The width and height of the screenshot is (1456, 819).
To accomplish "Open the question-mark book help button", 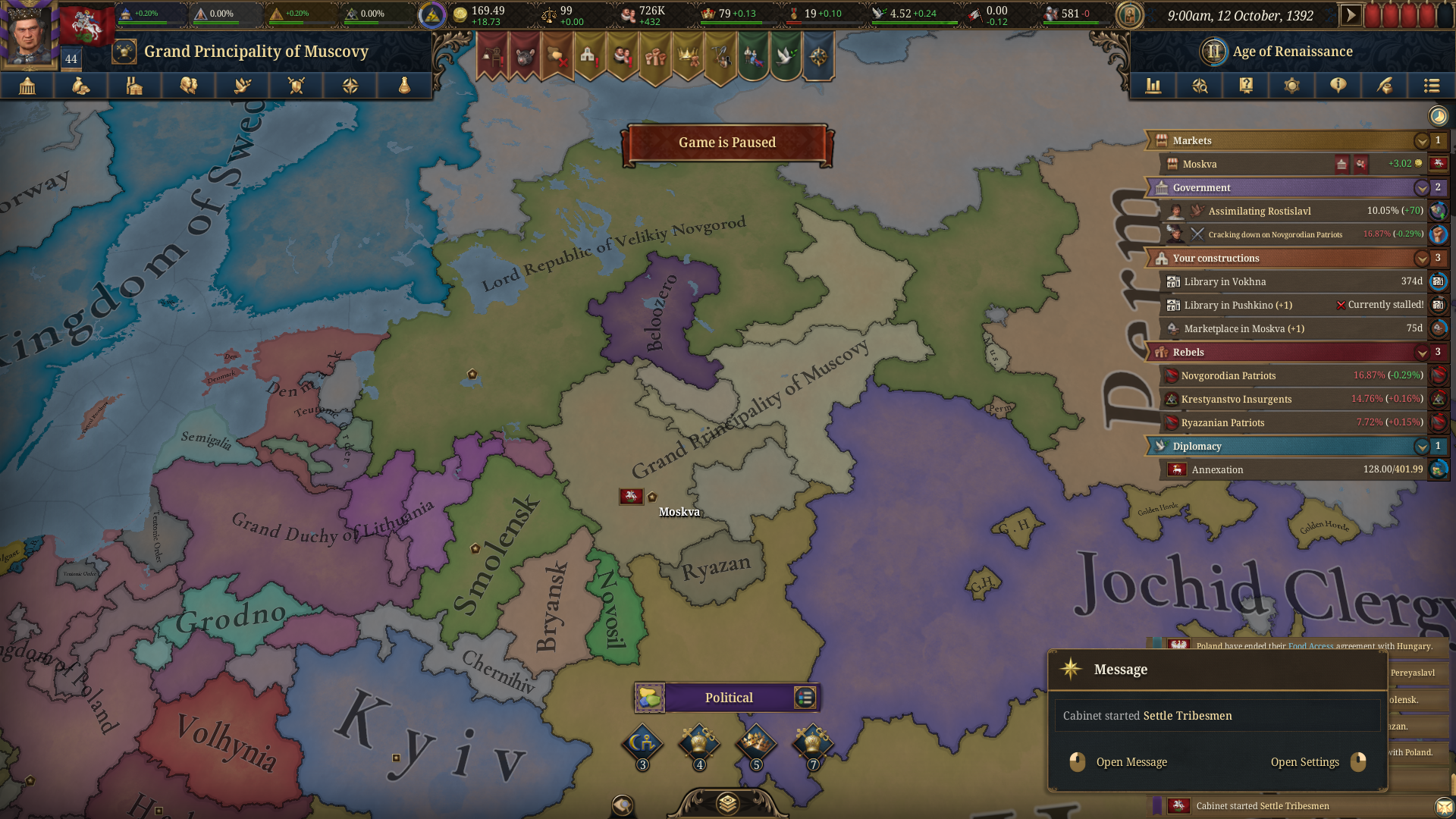I will [x=1246, y=86].
